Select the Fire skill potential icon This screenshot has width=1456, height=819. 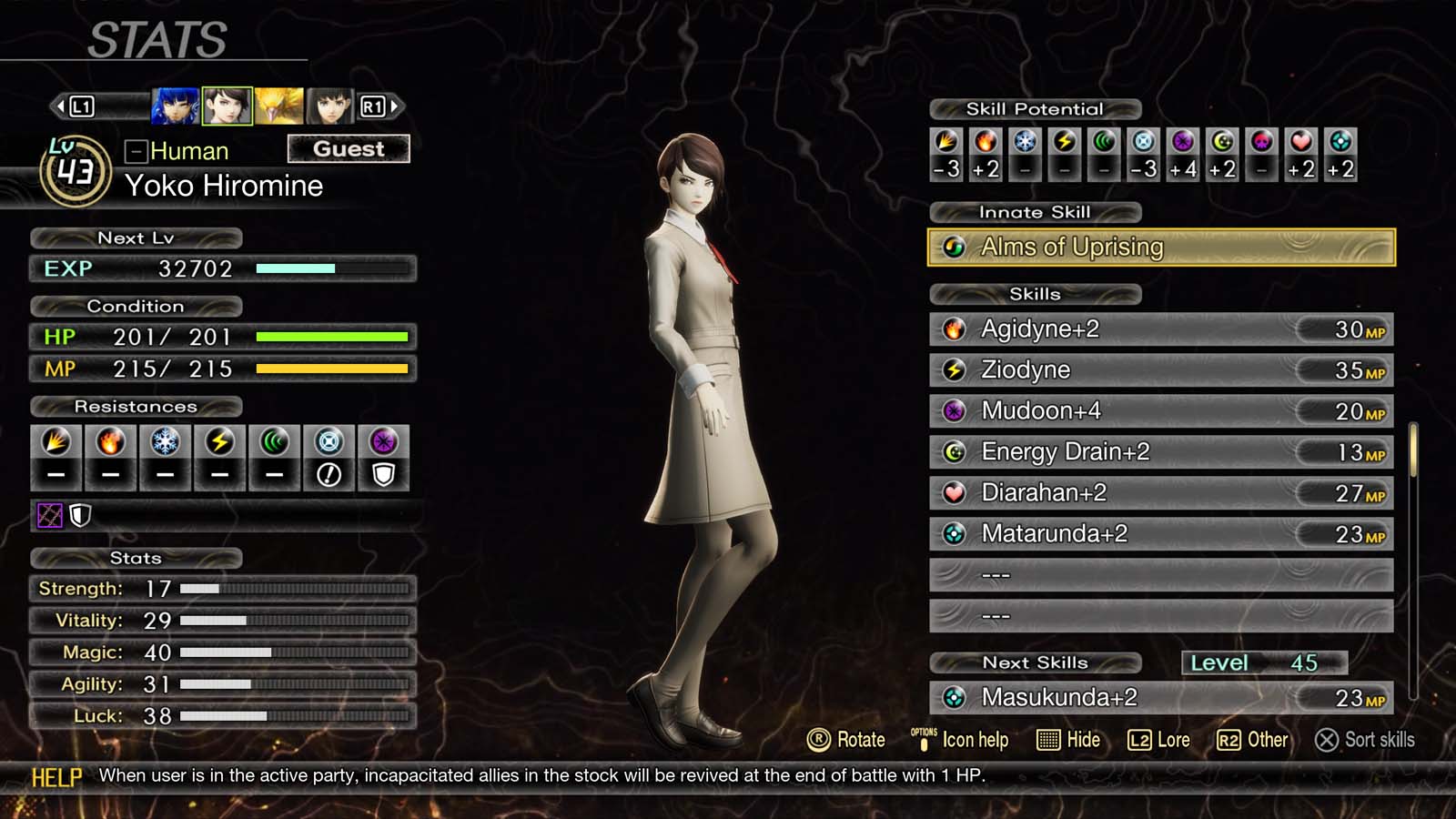(986, 142)
